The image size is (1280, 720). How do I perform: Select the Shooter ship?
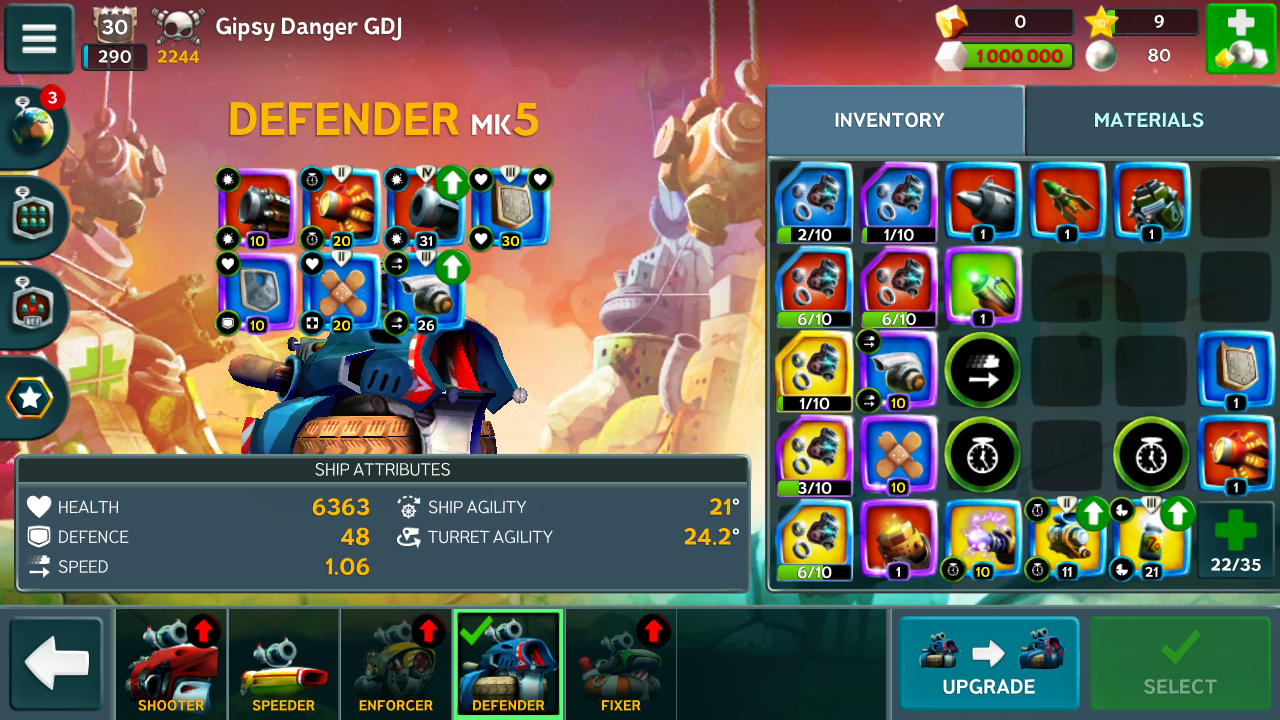[x=171, y=664]
